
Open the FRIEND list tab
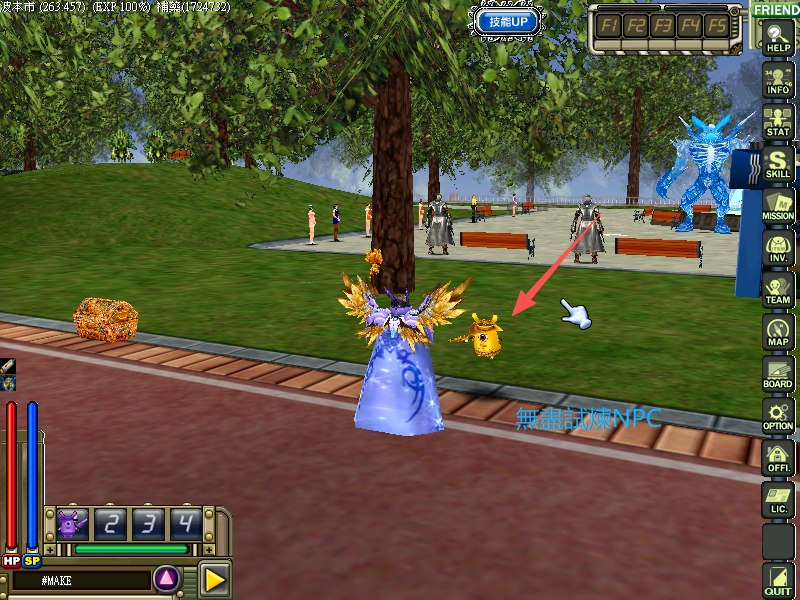tap(776, 9)
